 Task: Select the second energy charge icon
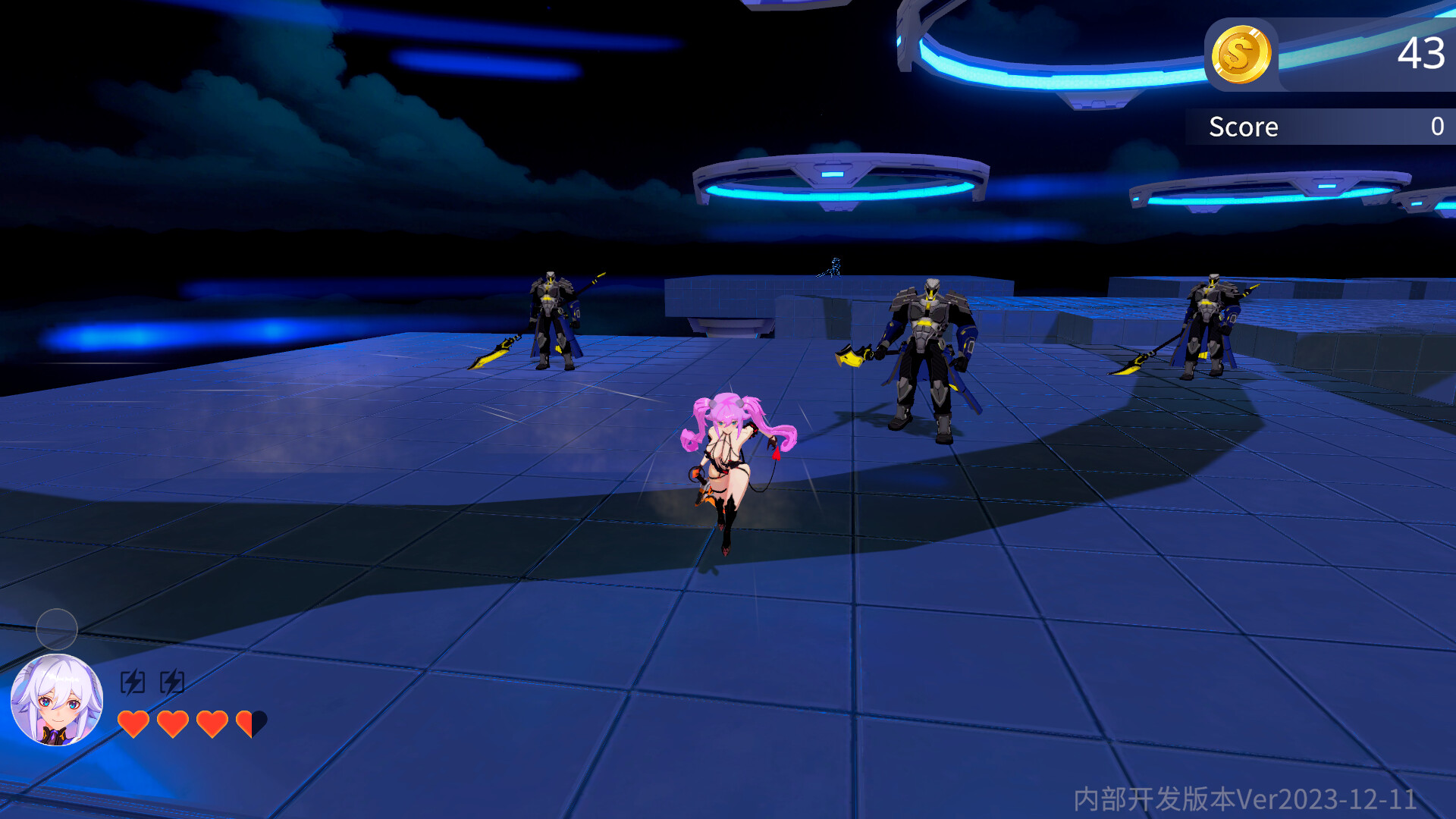click(x=173, y=682)
